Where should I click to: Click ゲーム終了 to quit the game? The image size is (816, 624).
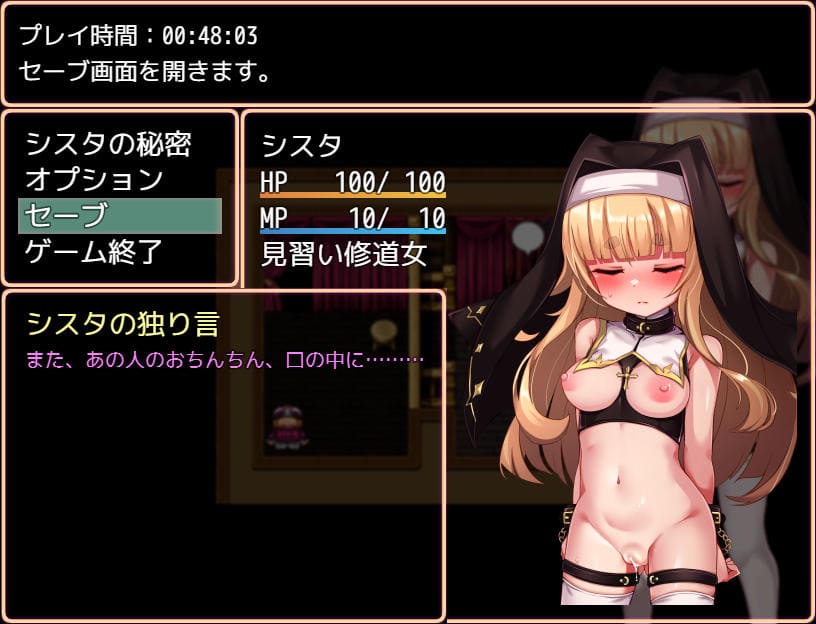[94, 251]
